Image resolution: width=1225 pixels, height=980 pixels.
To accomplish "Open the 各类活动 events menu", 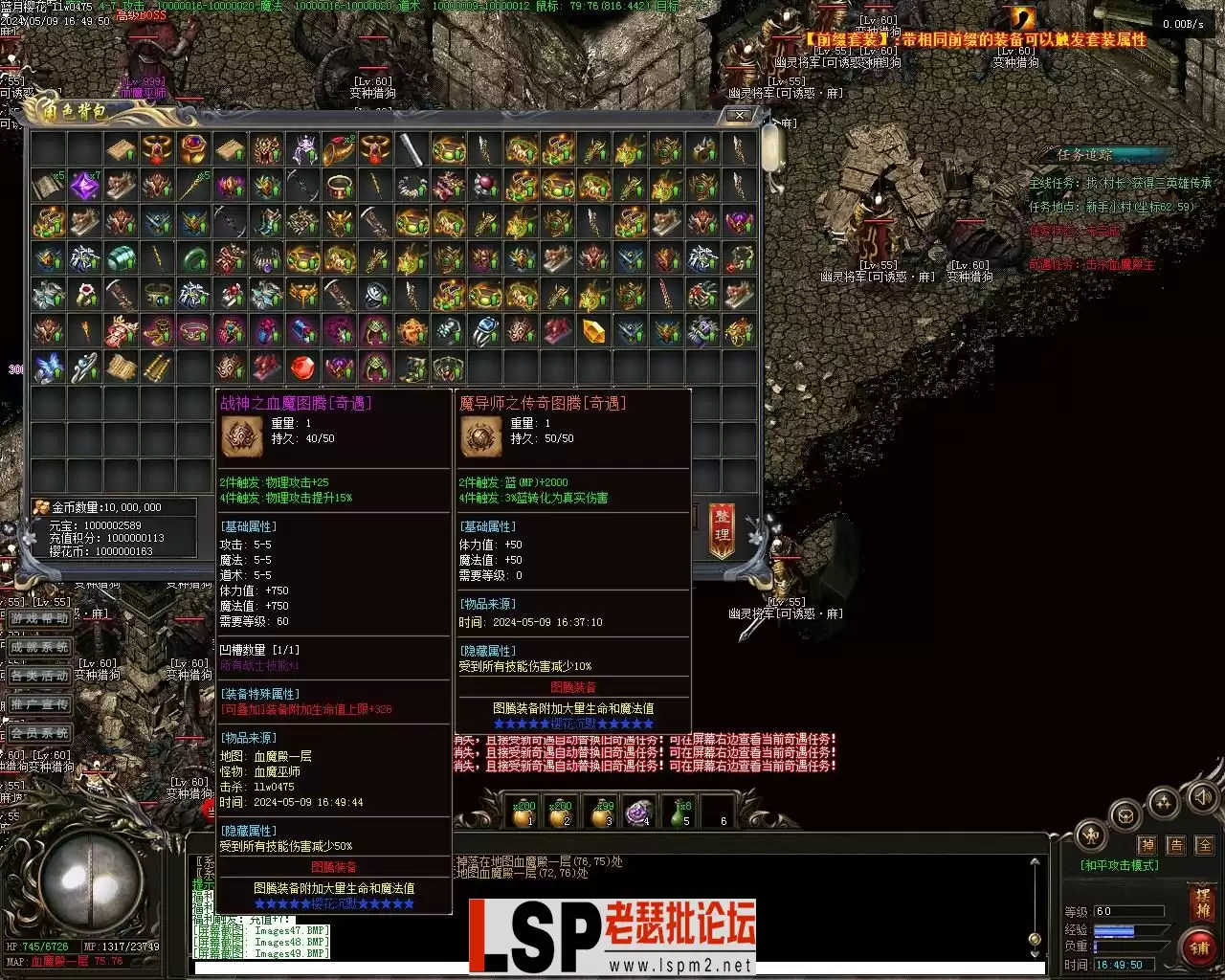I will pos(39,676).
